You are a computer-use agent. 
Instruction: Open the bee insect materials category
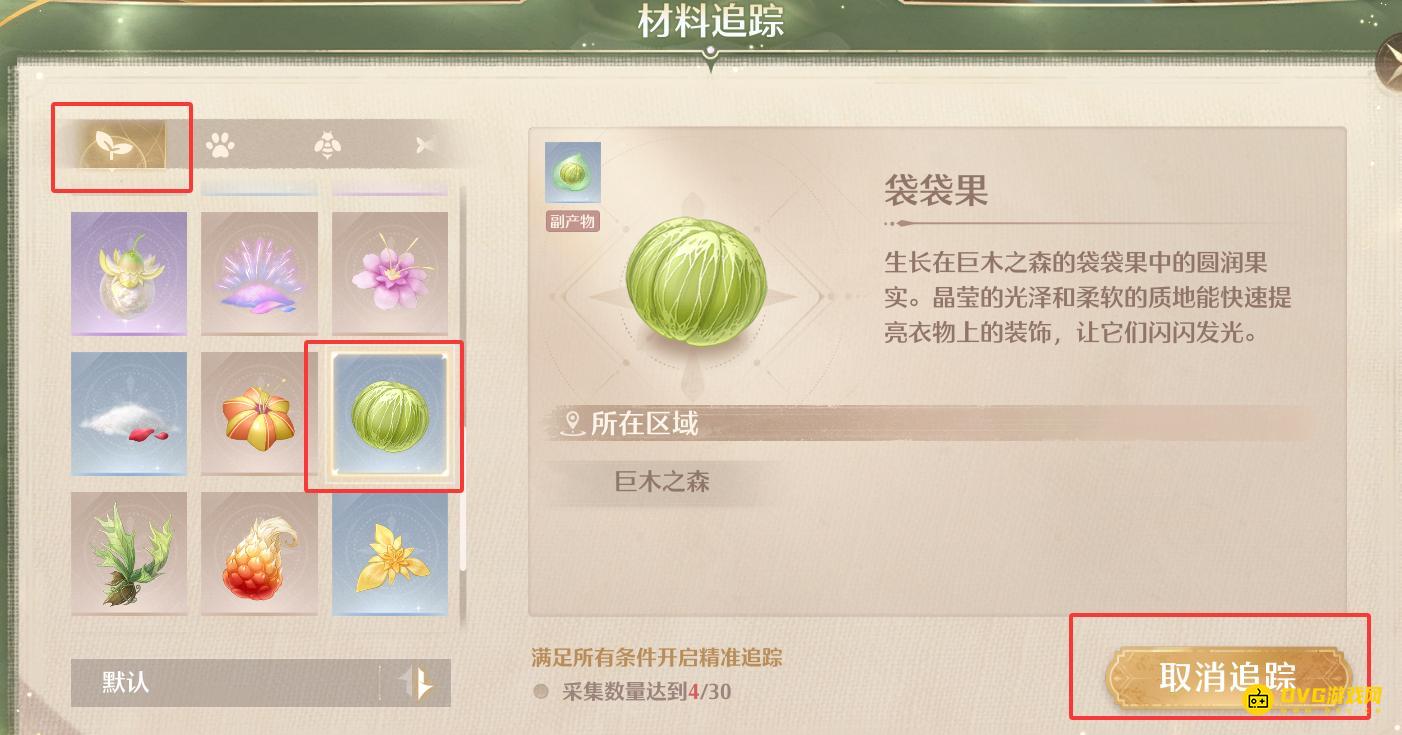click(326, 145)
